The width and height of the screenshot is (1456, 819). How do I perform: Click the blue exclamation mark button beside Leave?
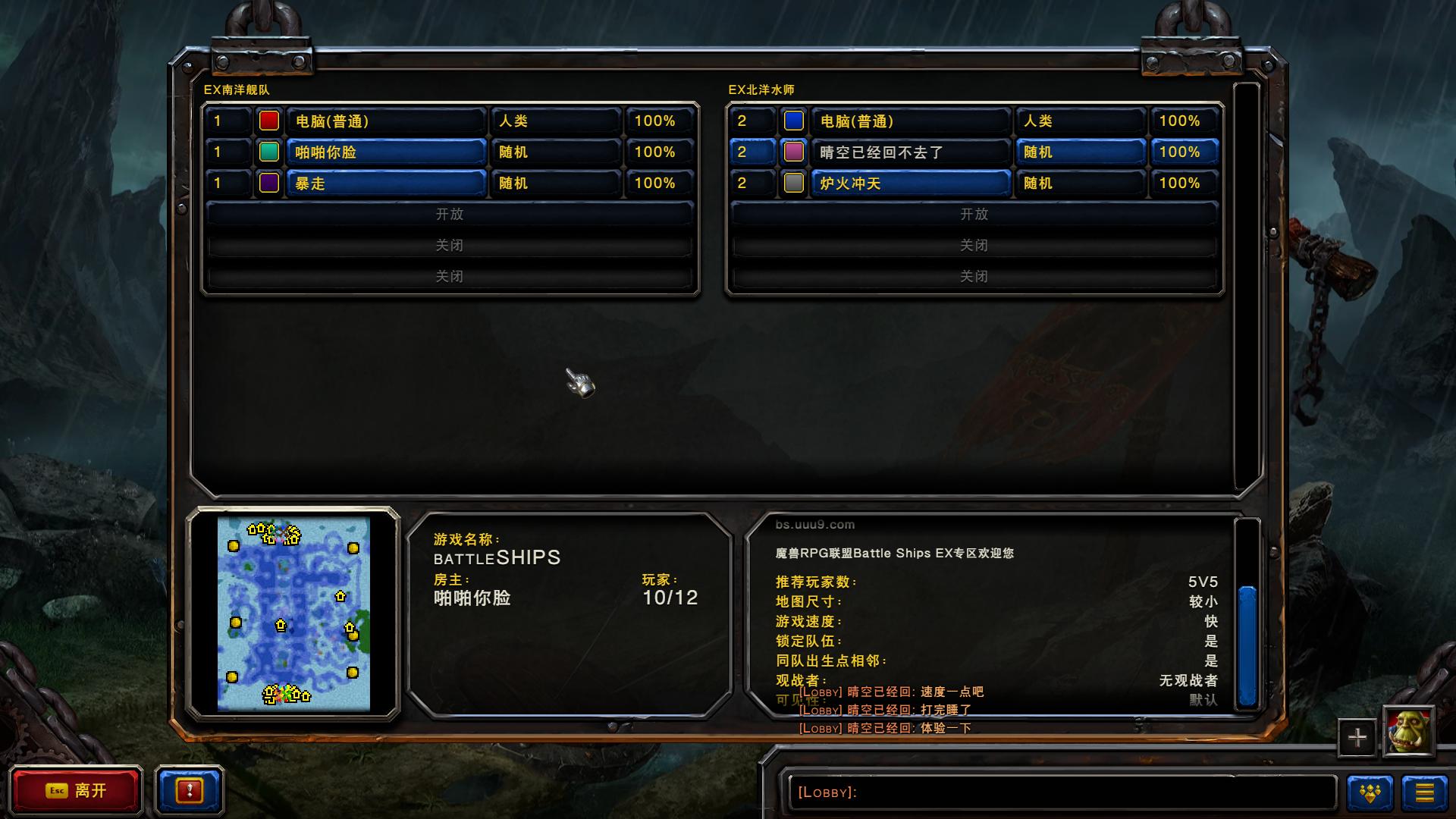(189, 791)
